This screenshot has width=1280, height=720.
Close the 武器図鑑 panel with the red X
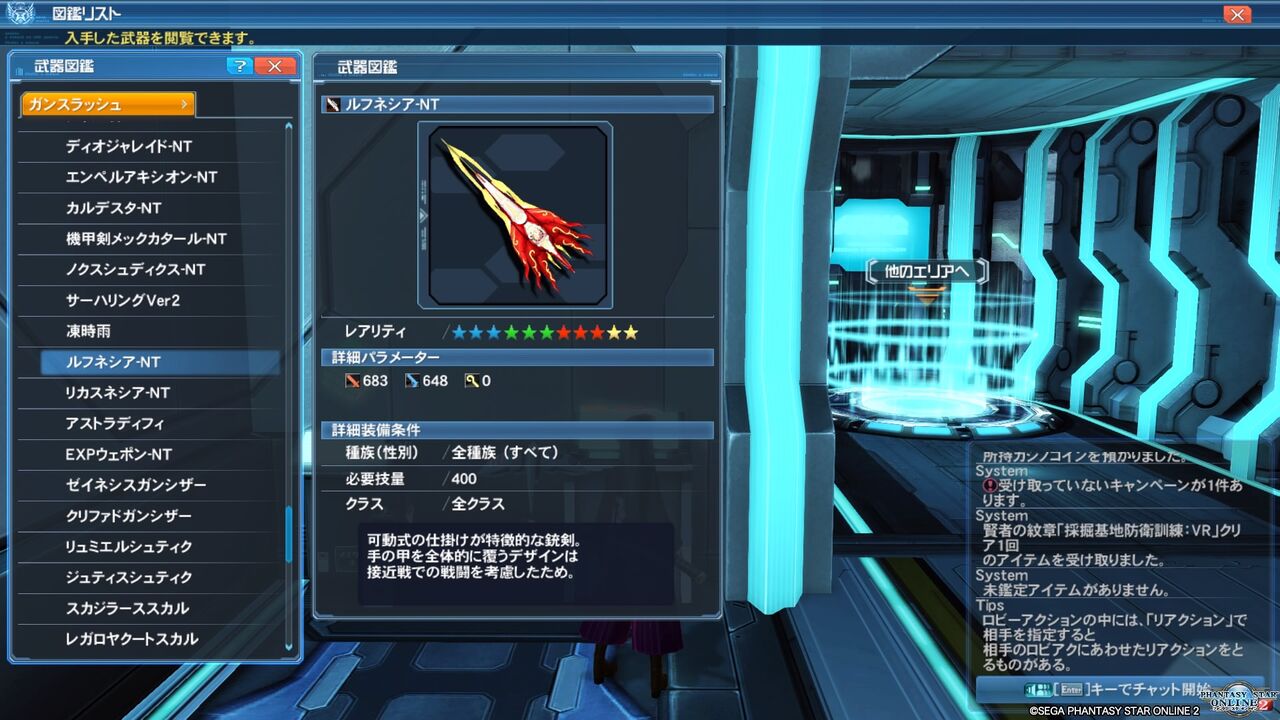tap(274, 66)
